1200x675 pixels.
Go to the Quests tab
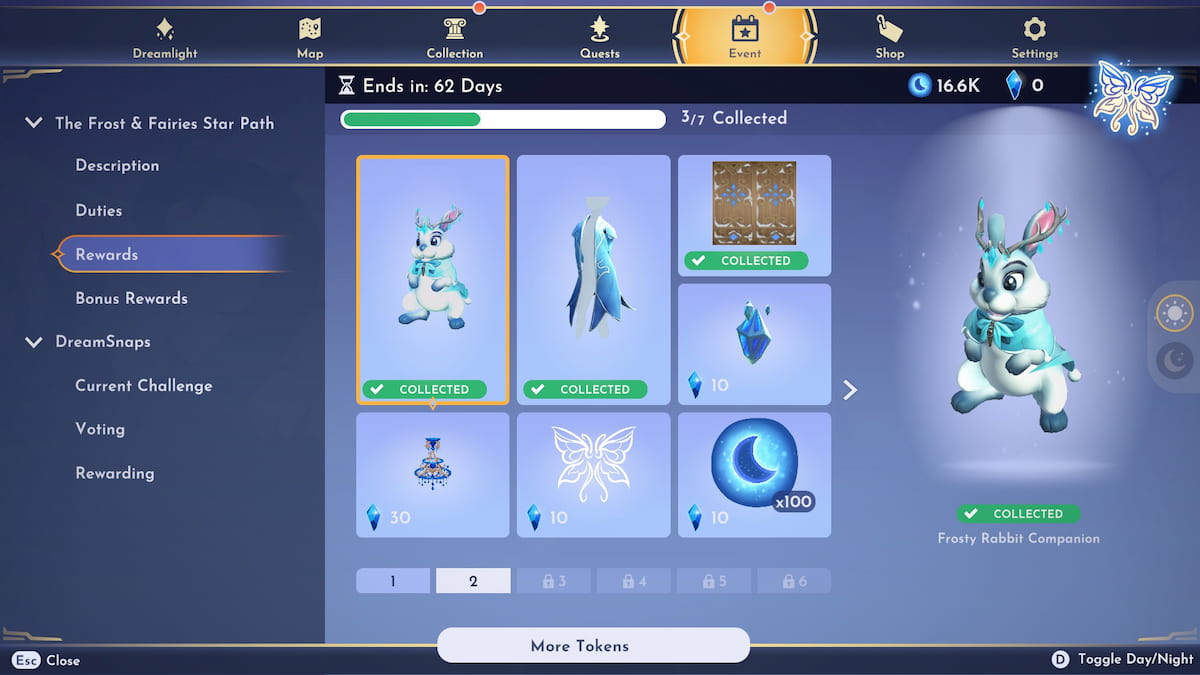click(600, 38)
